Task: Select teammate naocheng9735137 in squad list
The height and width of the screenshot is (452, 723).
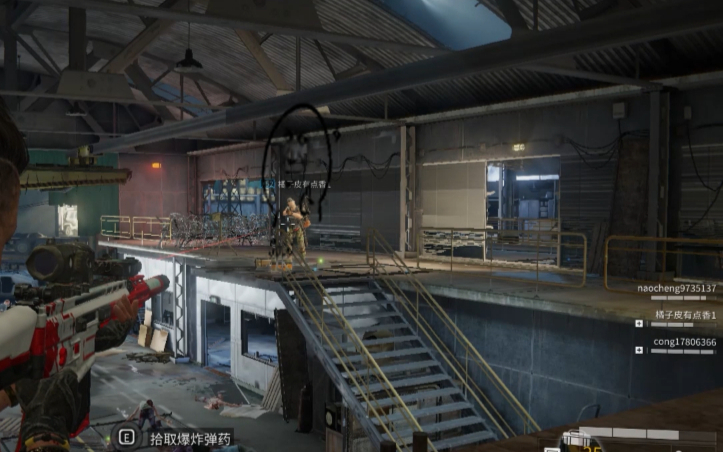Action: [677, 288]
